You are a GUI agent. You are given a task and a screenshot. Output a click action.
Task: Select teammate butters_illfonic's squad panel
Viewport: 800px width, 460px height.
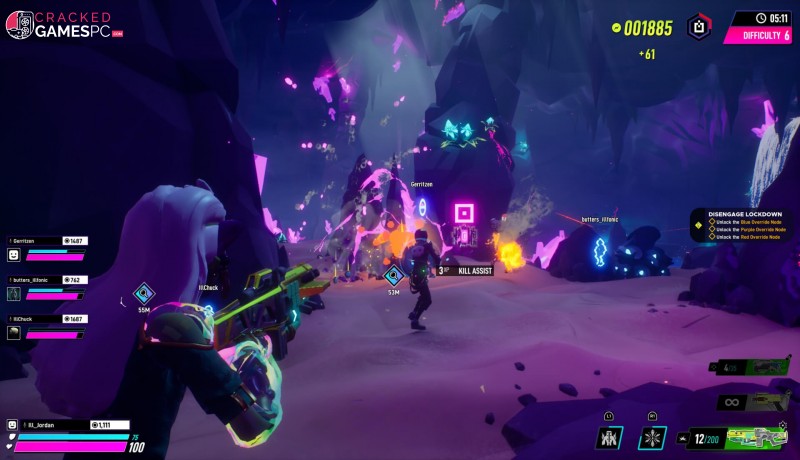(x=47, y=287)
